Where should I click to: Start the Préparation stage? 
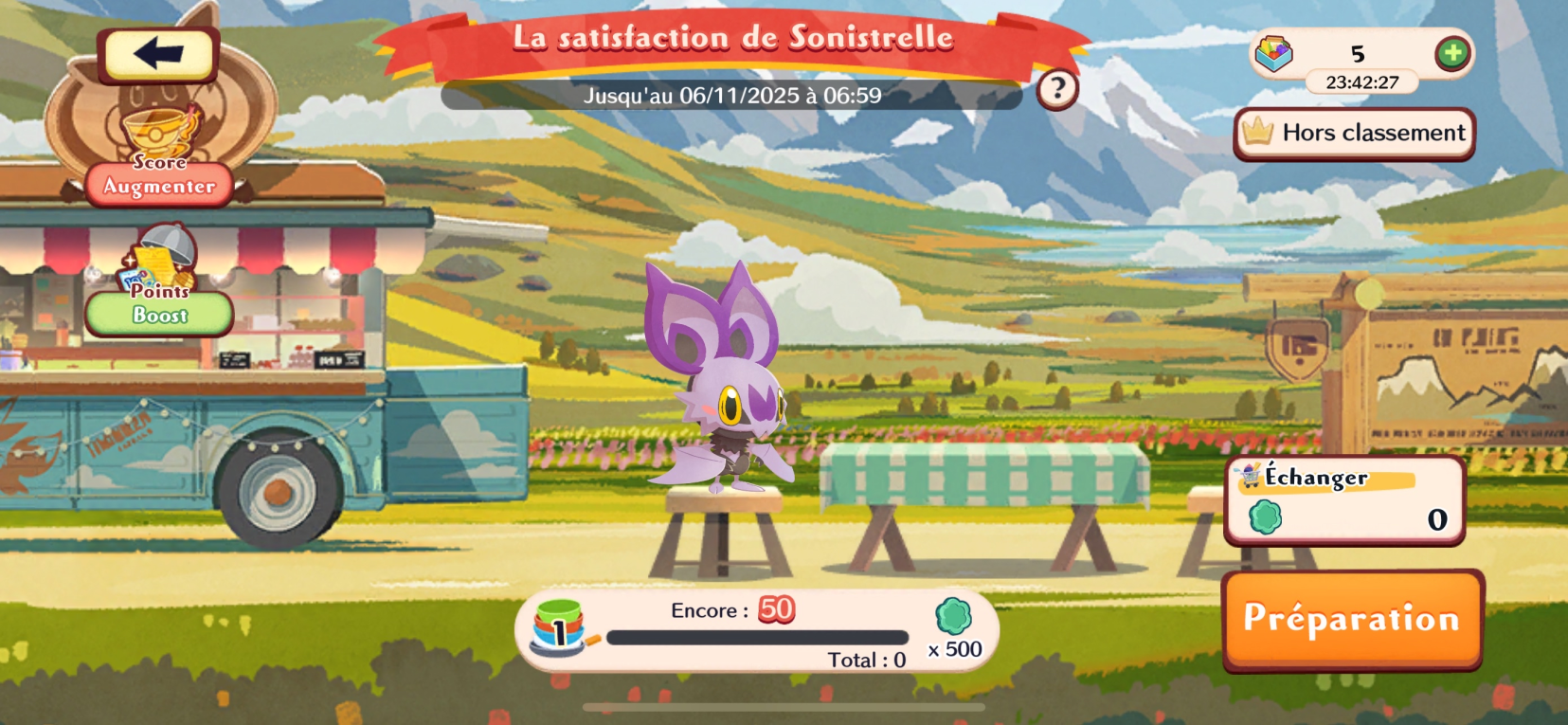[1352, 619]
